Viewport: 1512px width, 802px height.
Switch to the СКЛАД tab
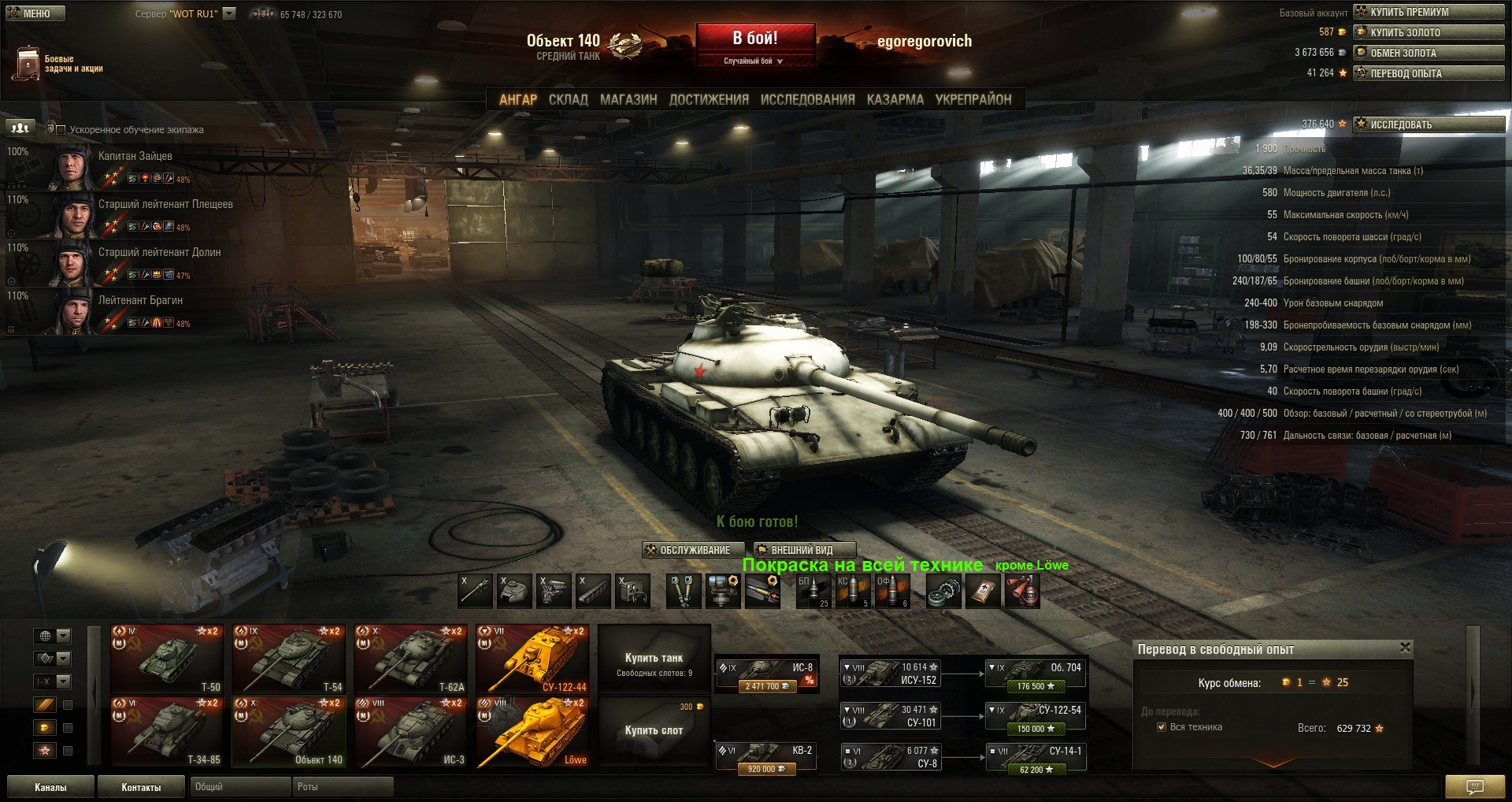[x=568, y=100]
